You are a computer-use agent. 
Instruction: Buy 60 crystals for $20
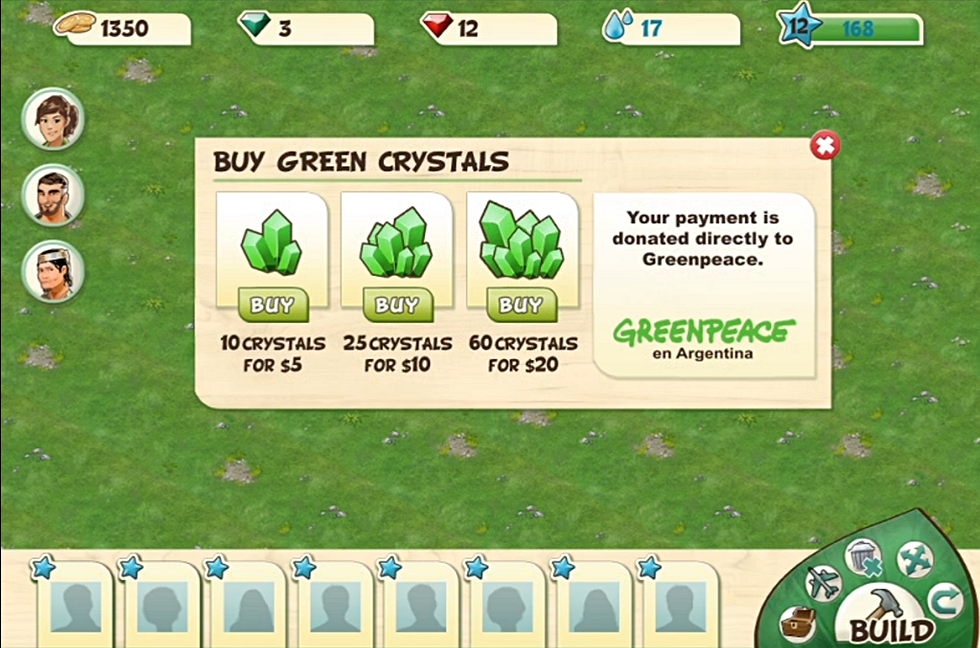point(521,304)
